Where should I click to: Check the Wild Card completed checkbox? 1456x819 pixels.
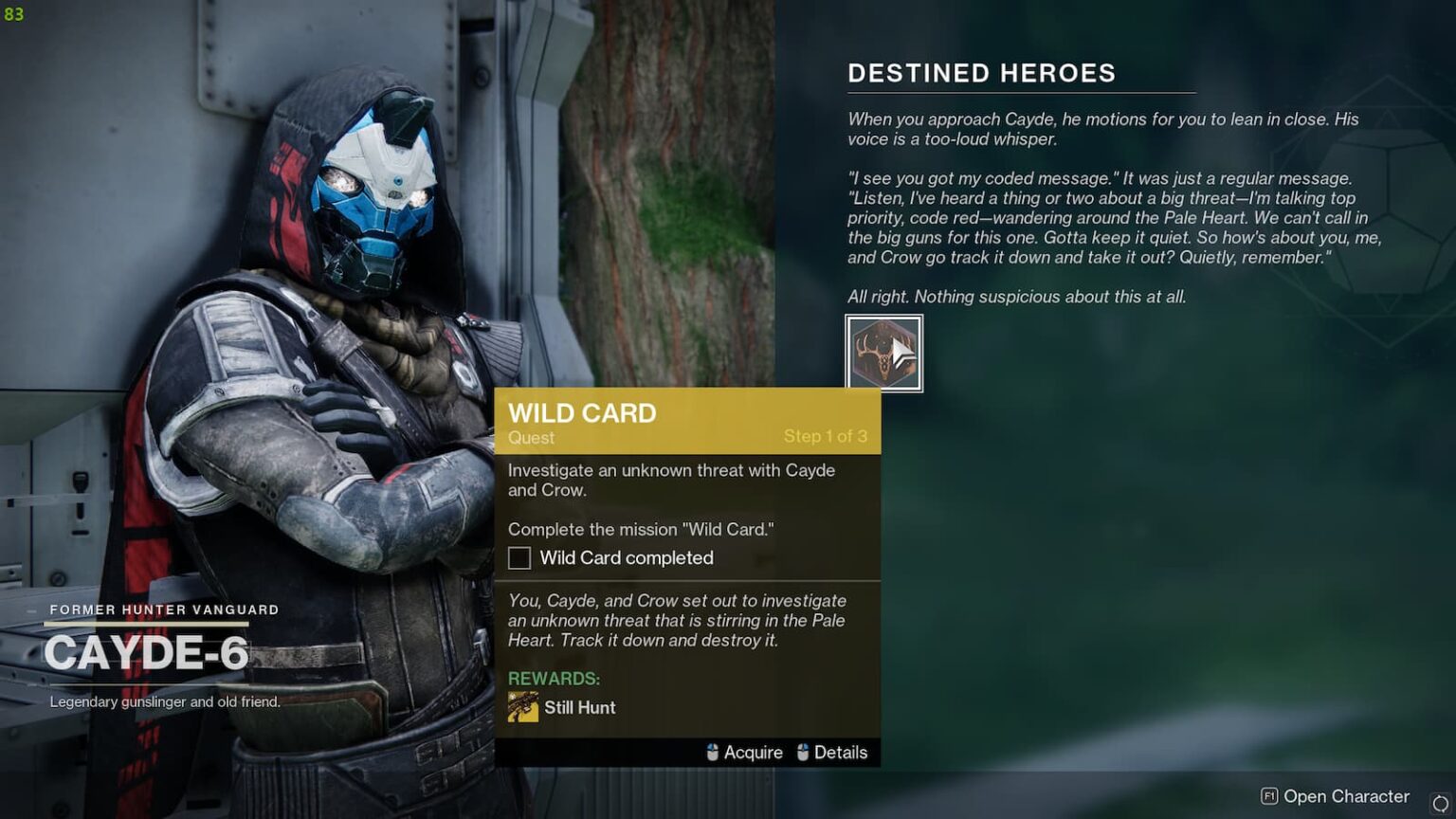pos(519,558)
